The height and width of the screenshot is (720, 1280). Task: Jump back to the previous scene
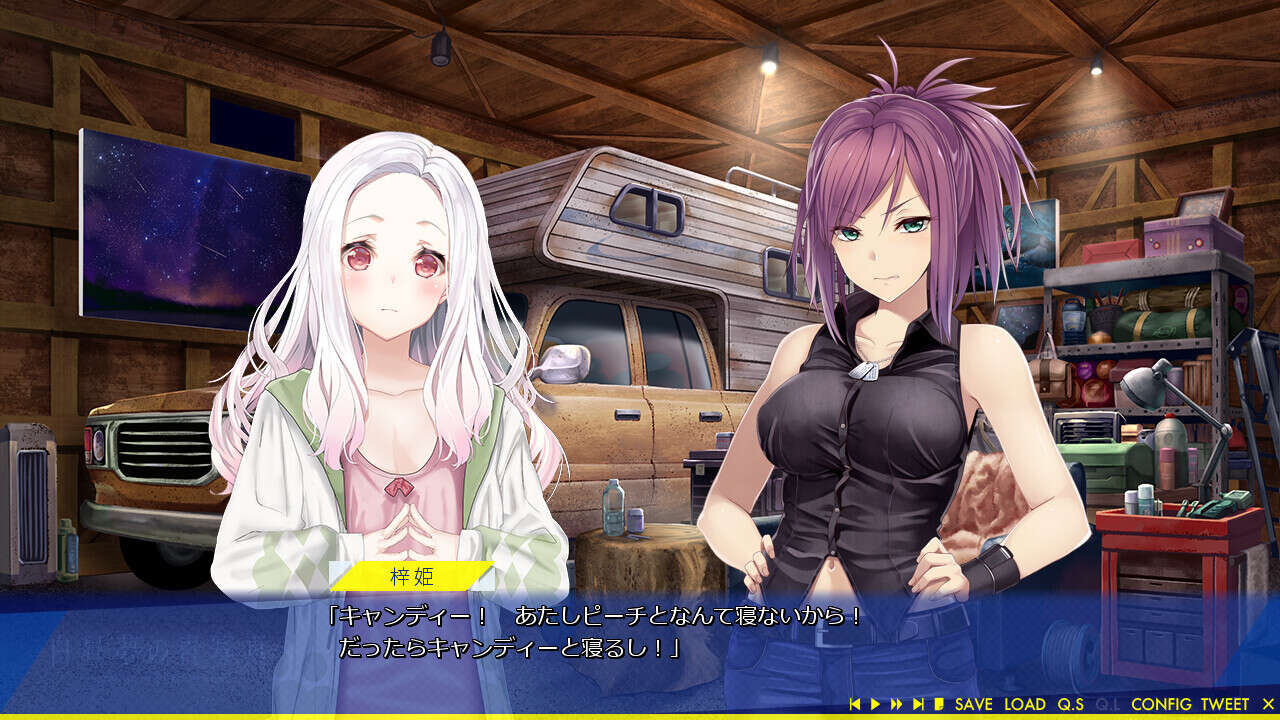(x=855, y=705)
